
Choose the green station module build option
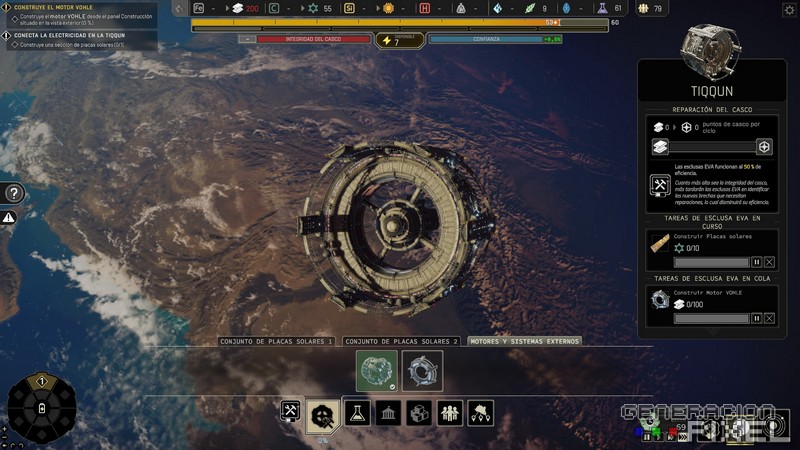pyautogui.click(x=377, y=371)
